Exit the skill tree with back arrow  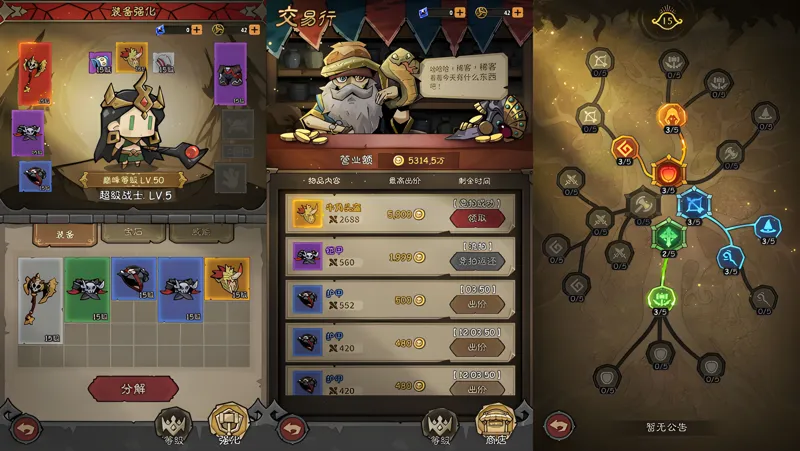[558, 426]
